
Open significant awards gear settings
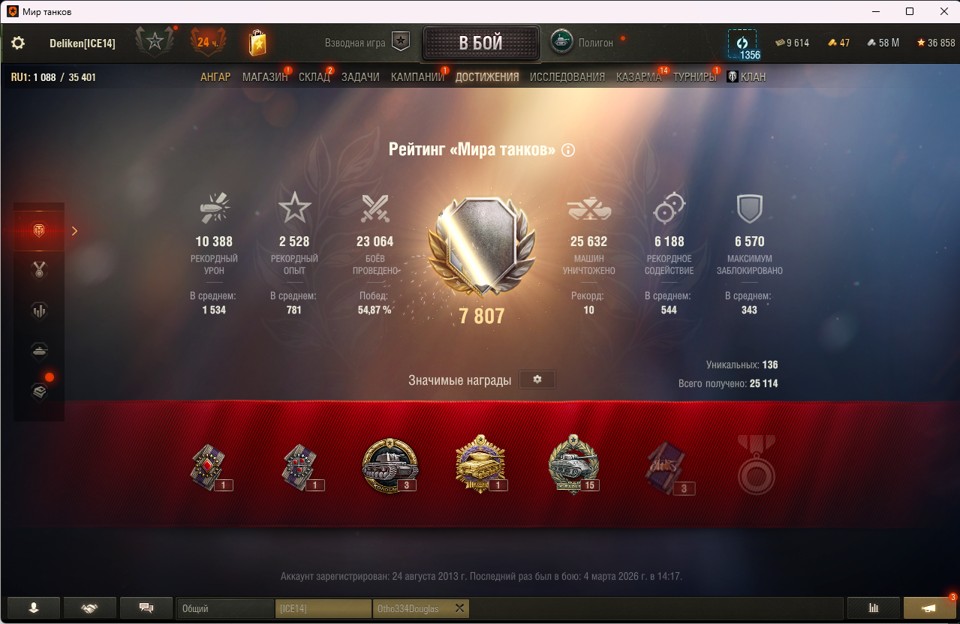point(537,380)
